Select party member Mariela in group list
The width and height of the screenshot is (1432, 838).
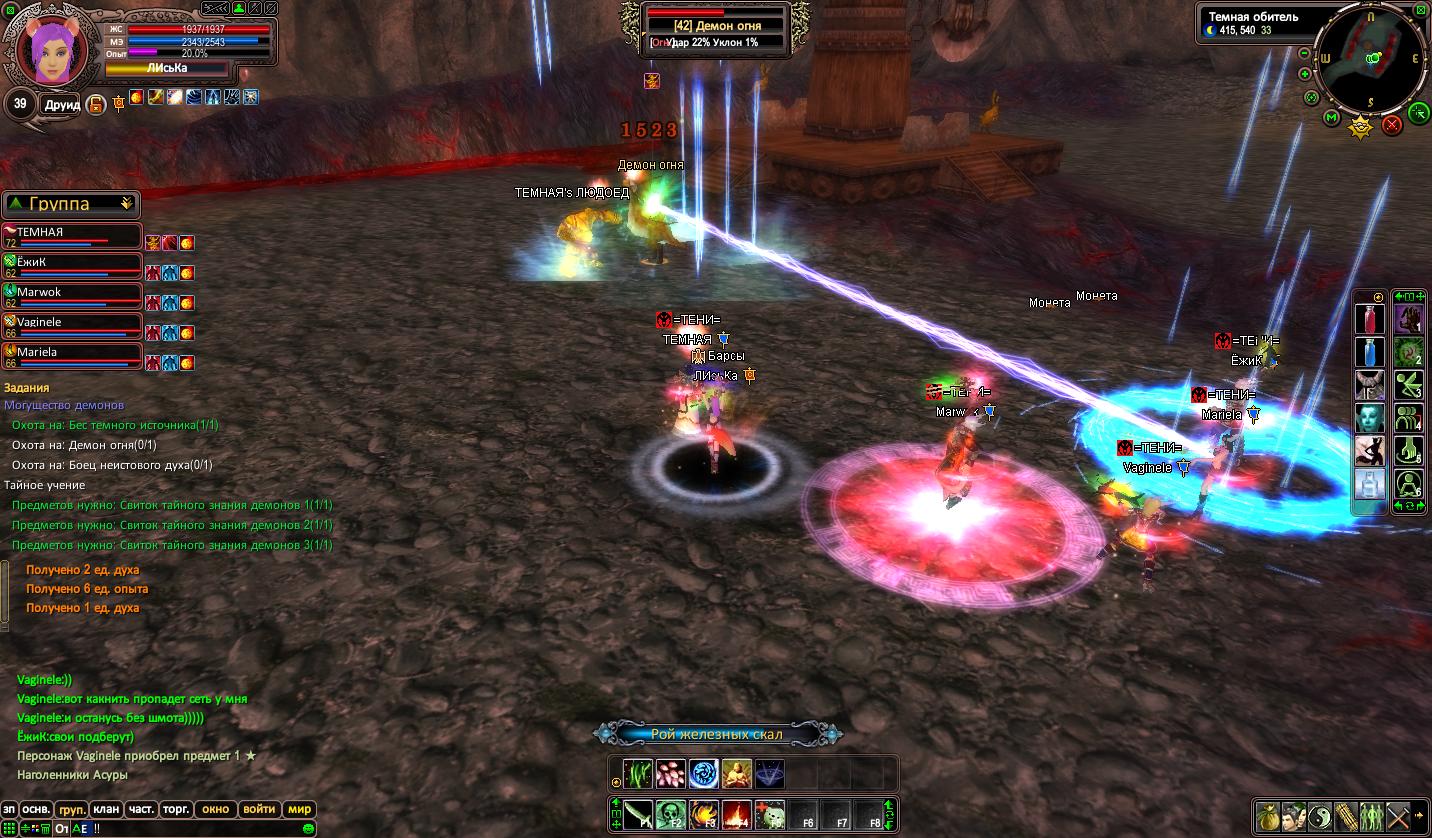[70, 355]
